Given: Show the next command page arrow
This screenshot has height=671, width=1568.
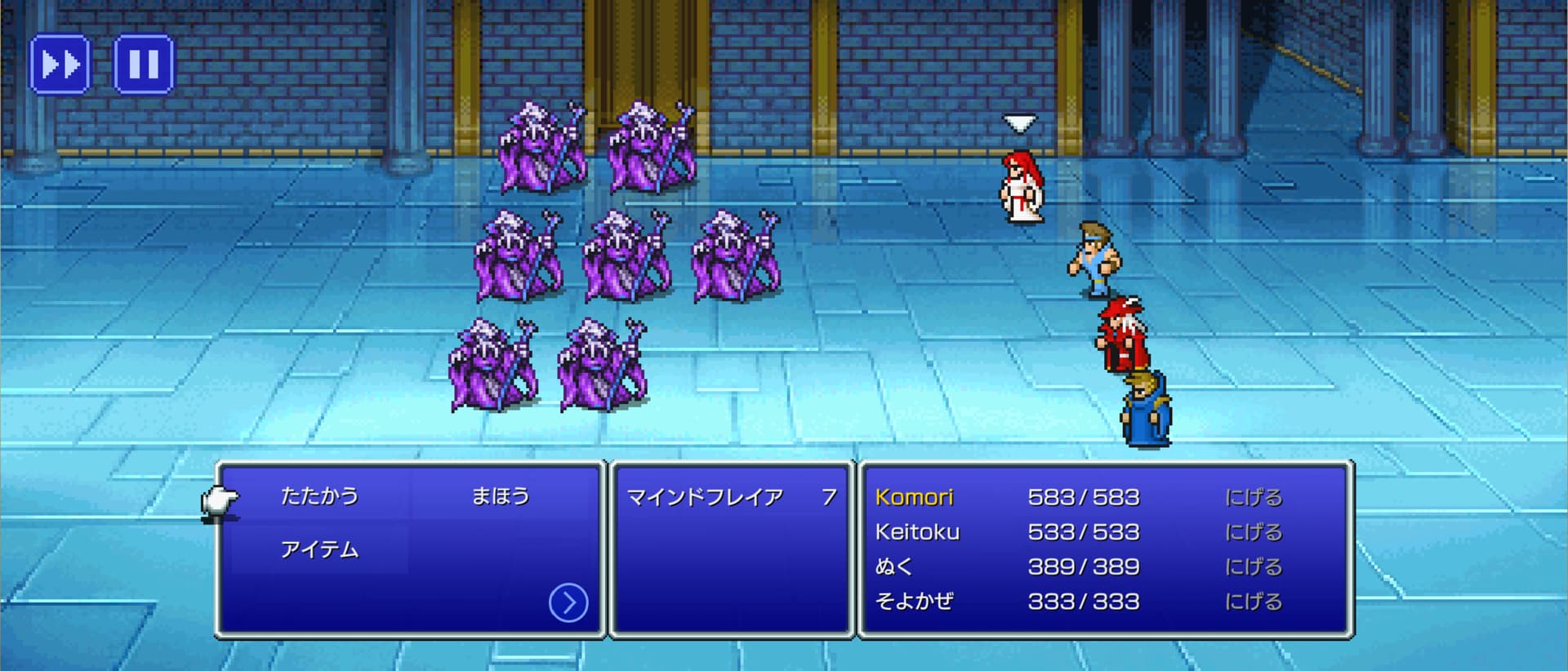Looking at the screenshot, I should [568, 602].
